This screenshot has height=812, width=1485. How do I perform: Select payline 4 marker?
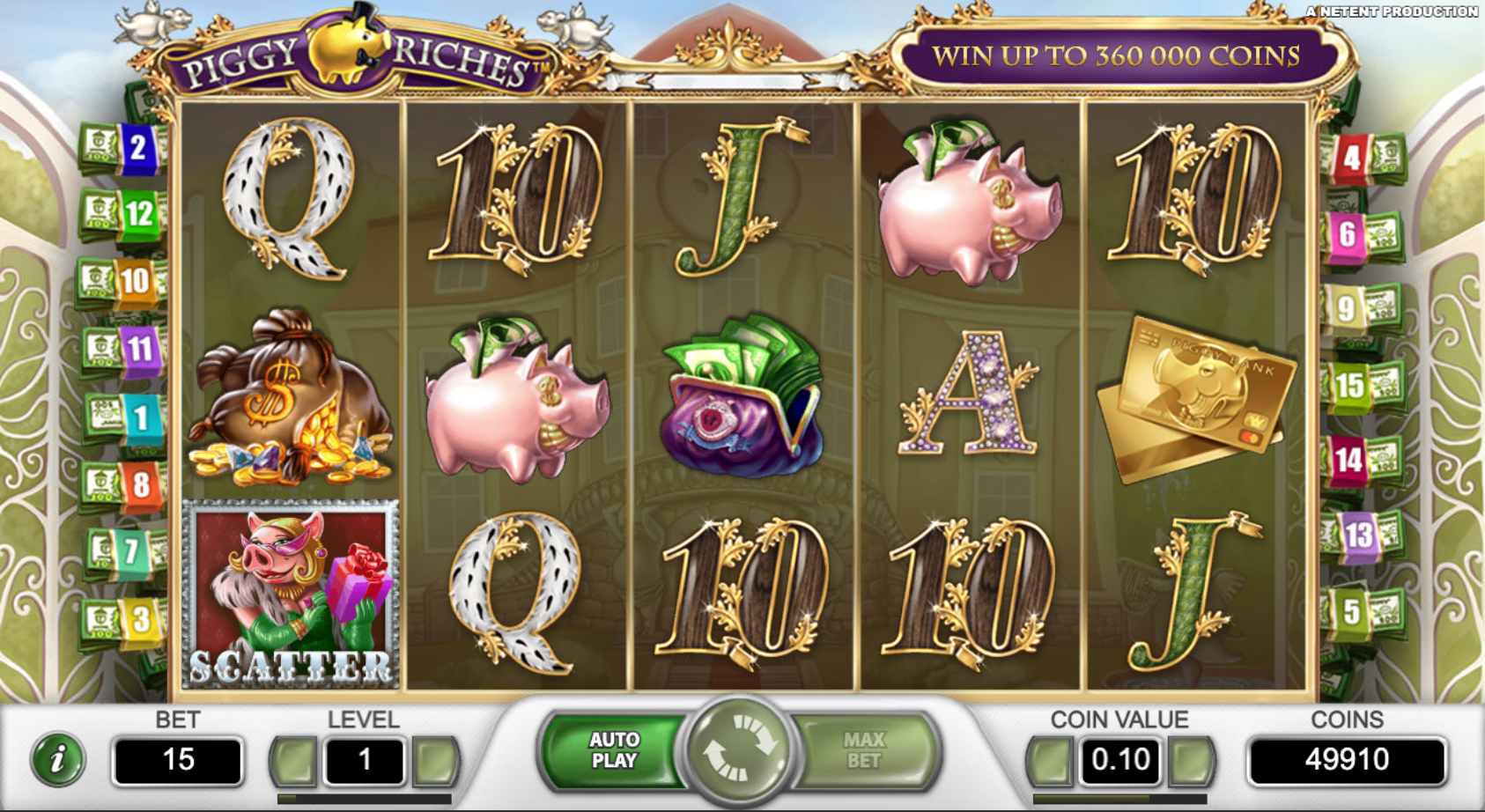click(1351, 159)
